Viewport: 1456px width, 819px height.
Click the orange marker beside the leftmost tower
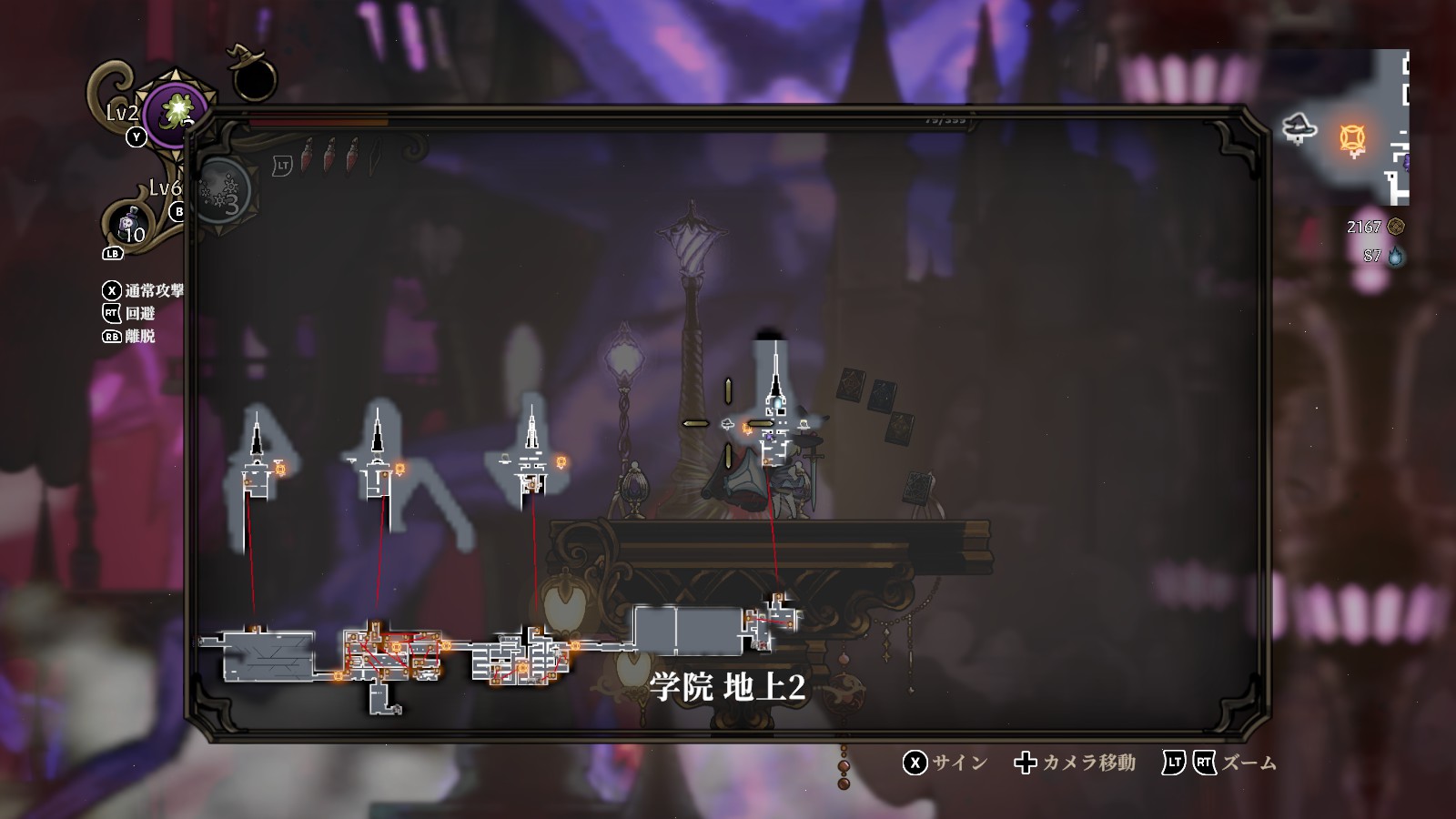pos(280,469)
